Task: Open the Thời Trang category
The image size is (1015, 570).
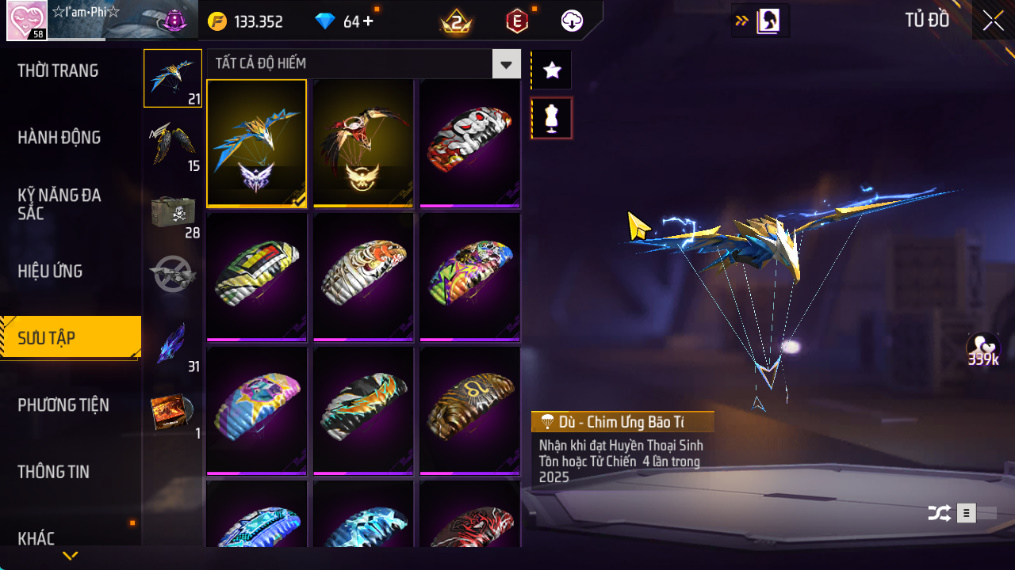Action: coord(58,71)
